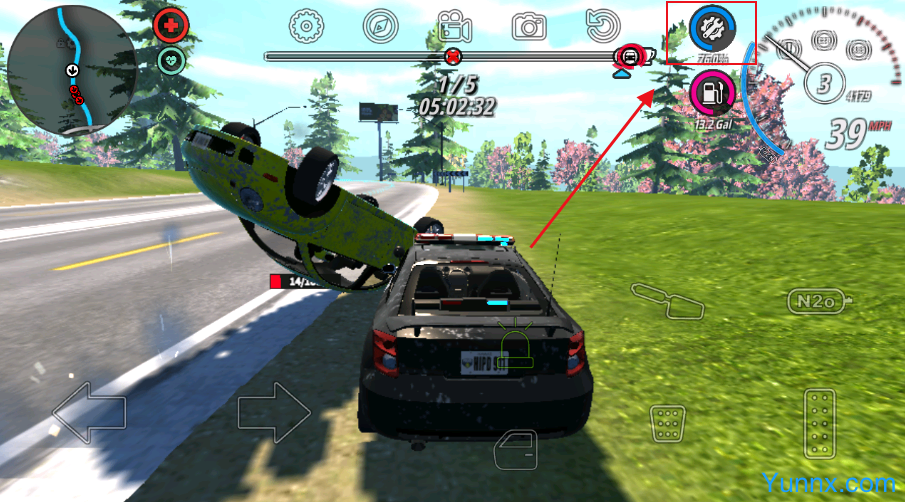Image resolution: width=905 pixels, height=502 pixels.
Task: Switch view with the video camera icon
Action: coord(455,25)
